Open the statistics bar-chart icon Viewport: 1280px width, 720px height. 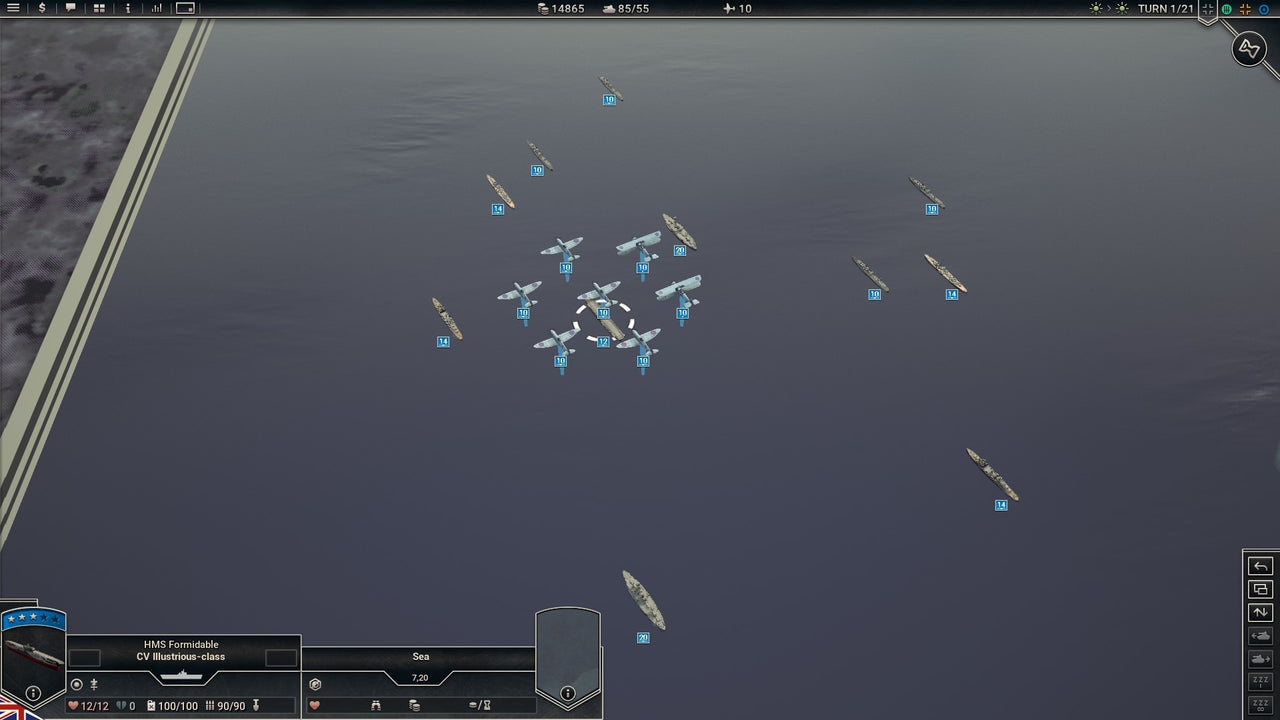(x=155, y=9)
